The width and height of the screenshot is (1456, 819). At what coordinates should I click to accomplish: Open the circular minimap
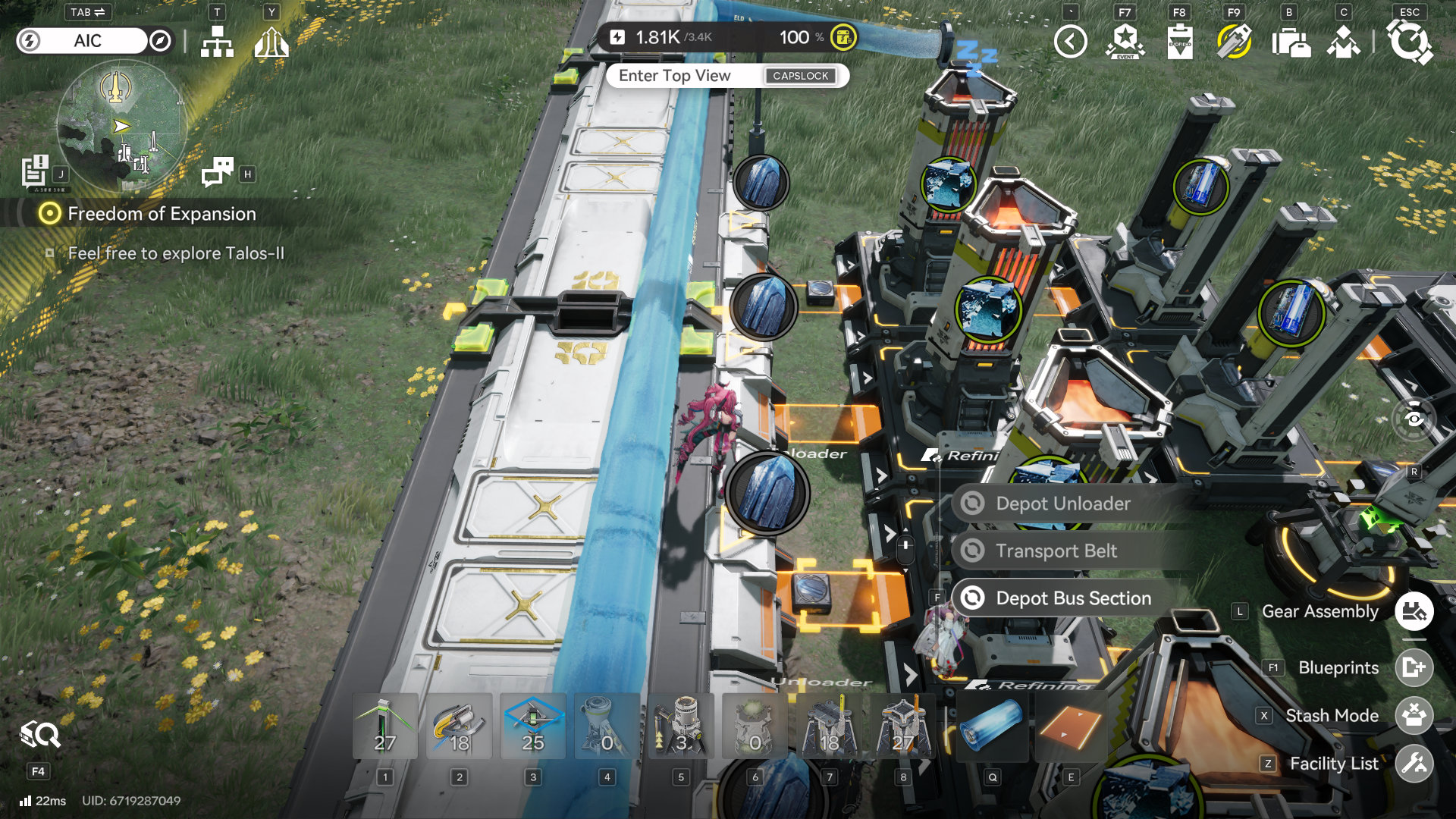(121, 126)
